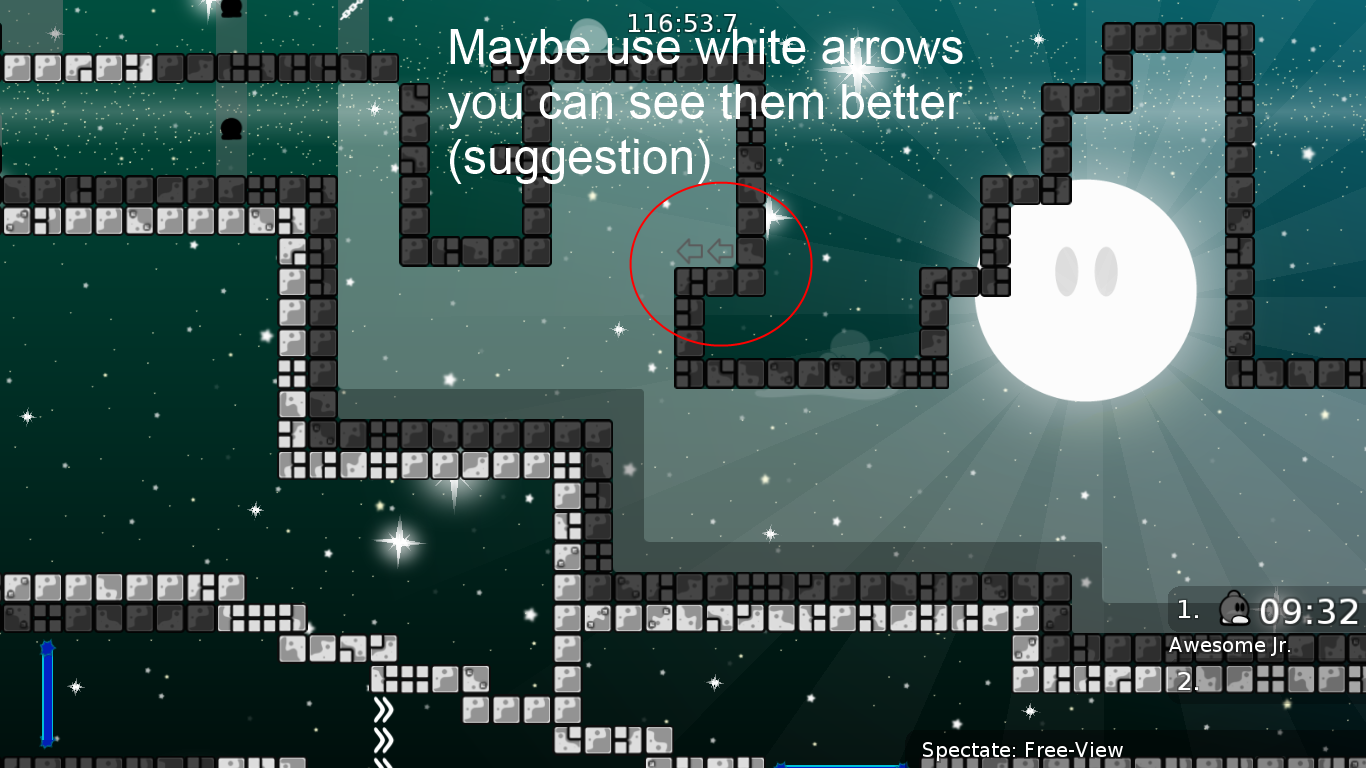Click the blue vertical laser bar

click(45, 695)
